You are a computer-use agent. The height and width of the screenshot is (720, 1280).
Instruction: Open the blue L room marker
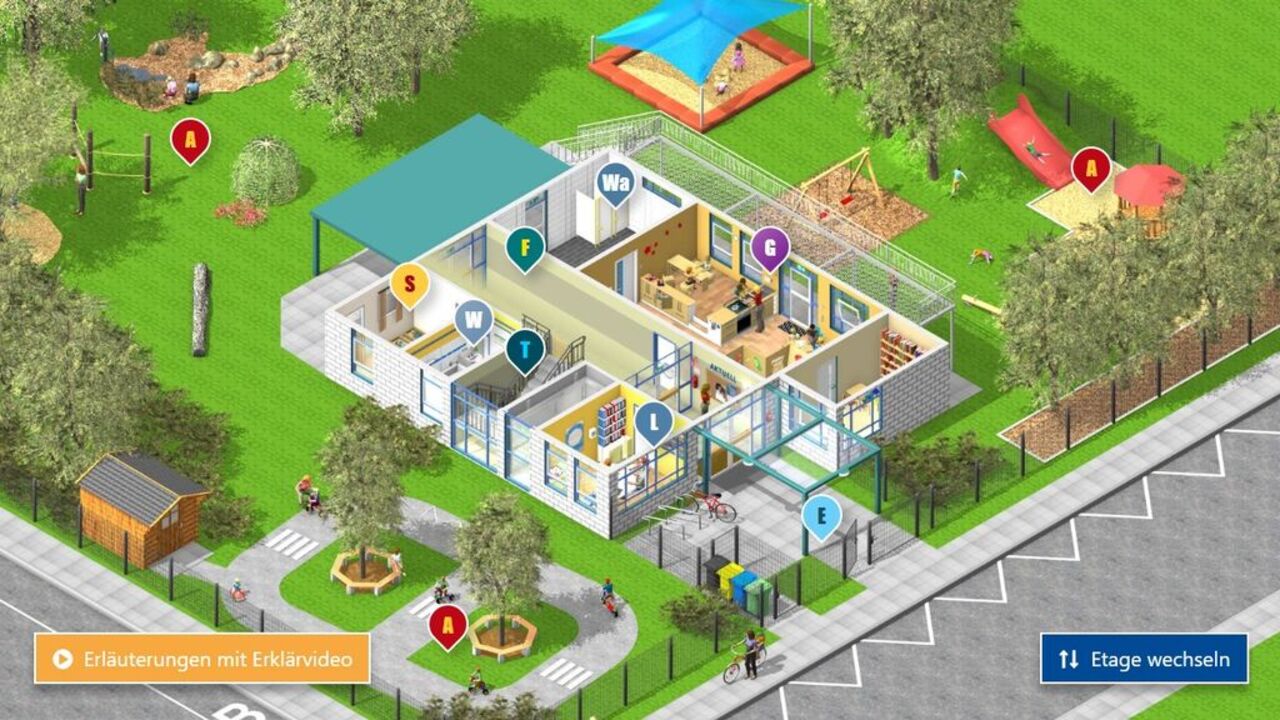(x=654, y=420)
